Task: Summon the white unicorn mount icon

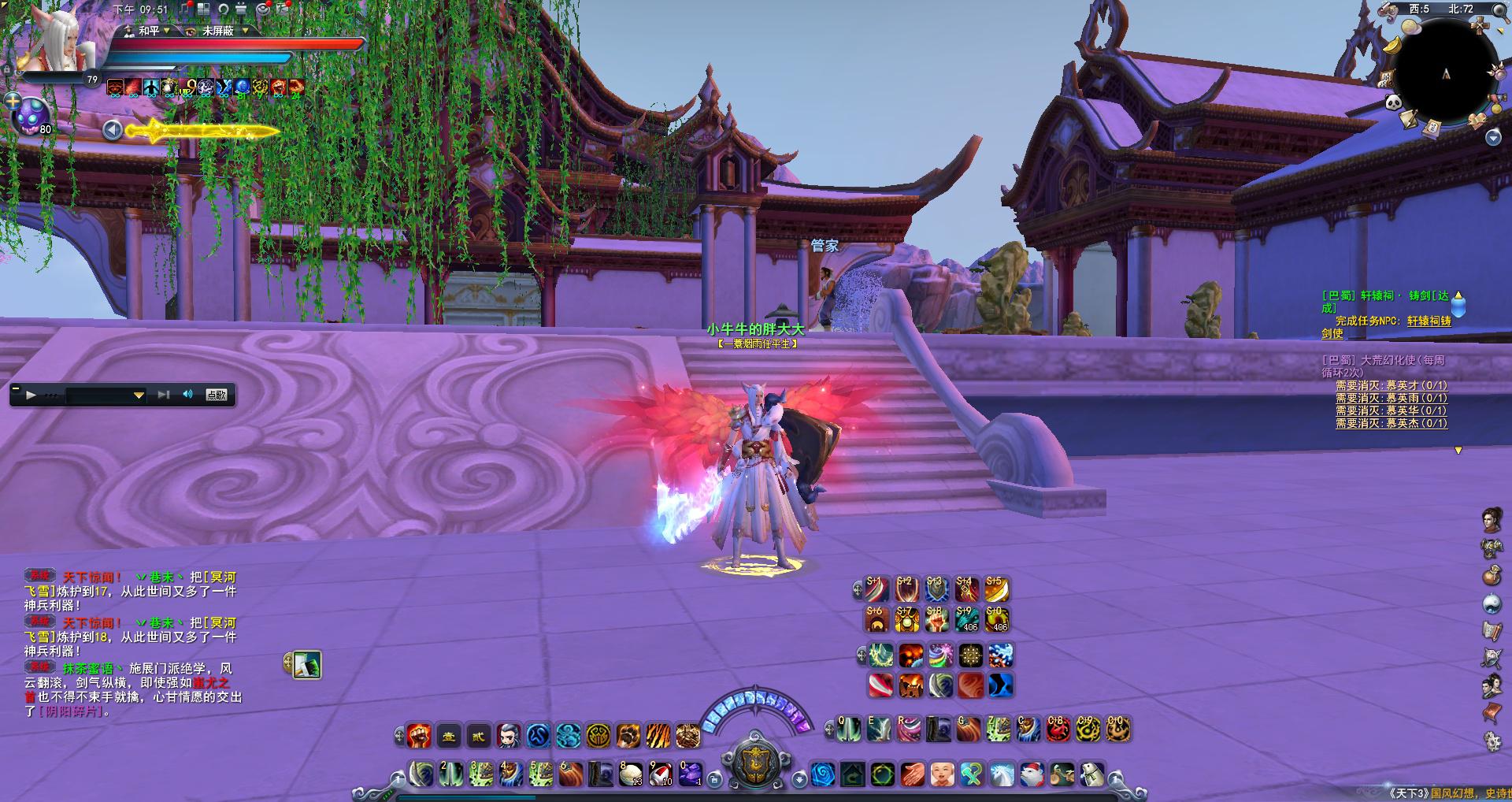Action: (1002, 775)
